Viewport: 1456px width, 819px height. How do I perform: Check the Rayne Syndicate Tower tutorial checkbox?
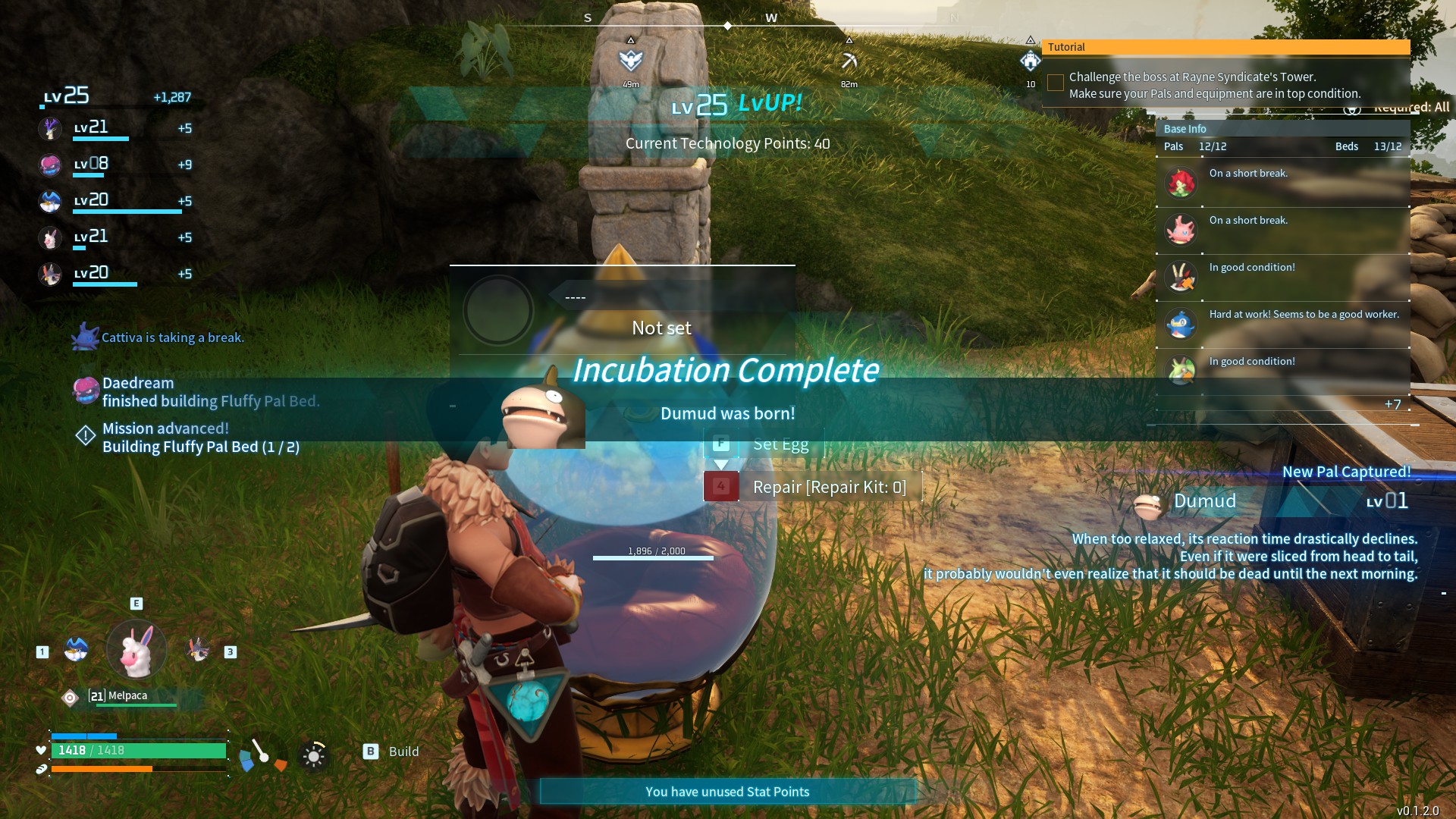click(1056, 82)
